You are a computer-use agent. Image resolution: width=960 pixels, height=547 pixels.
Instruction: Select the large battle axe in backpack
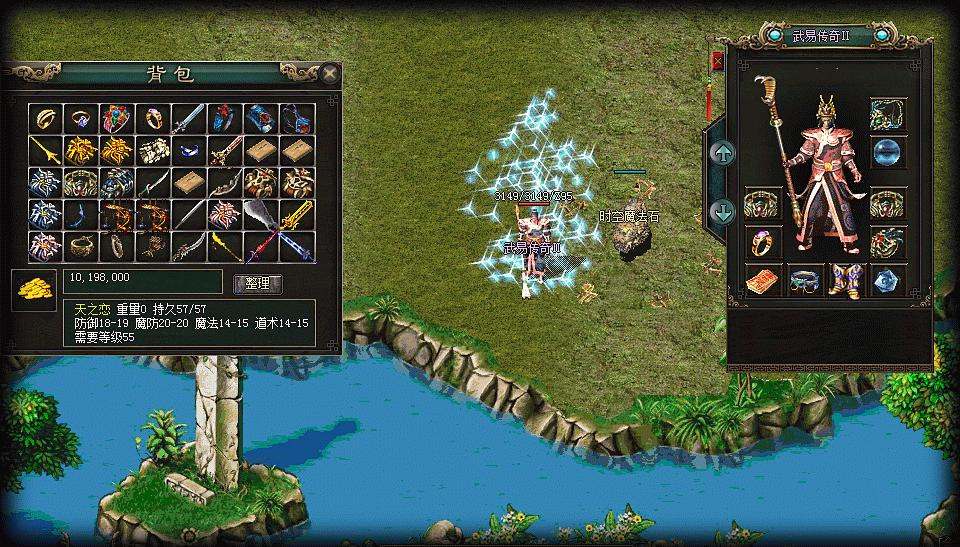260,214
